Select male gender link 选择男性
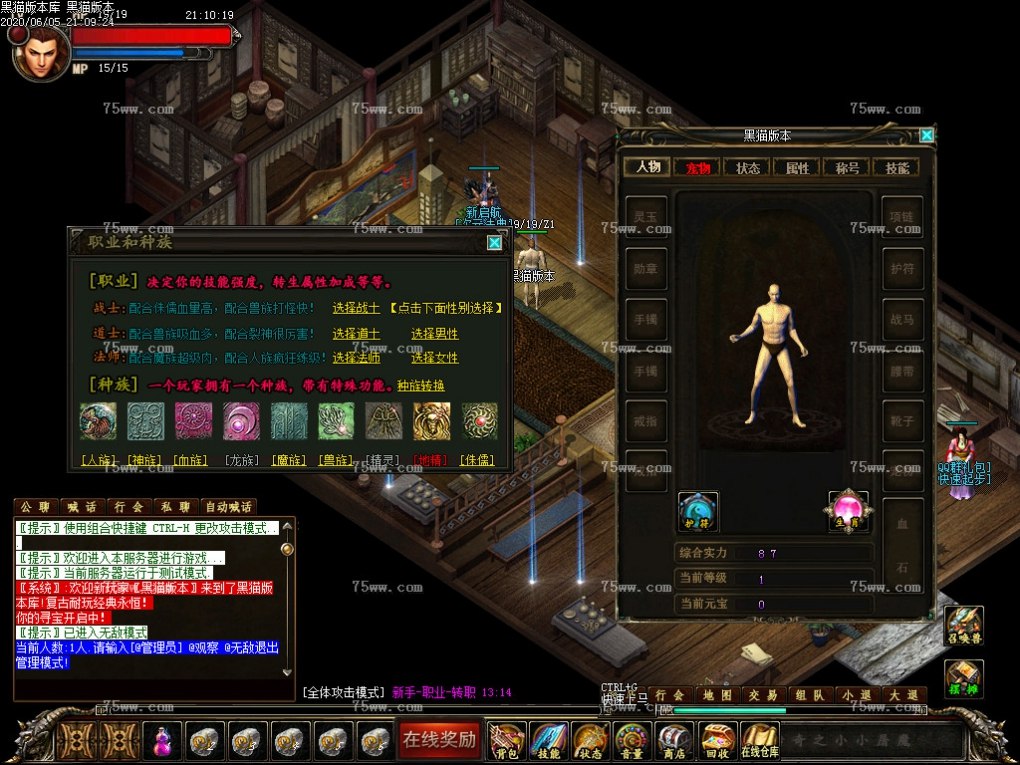This screenshot has width=1020, height=765. pos(434,333)
